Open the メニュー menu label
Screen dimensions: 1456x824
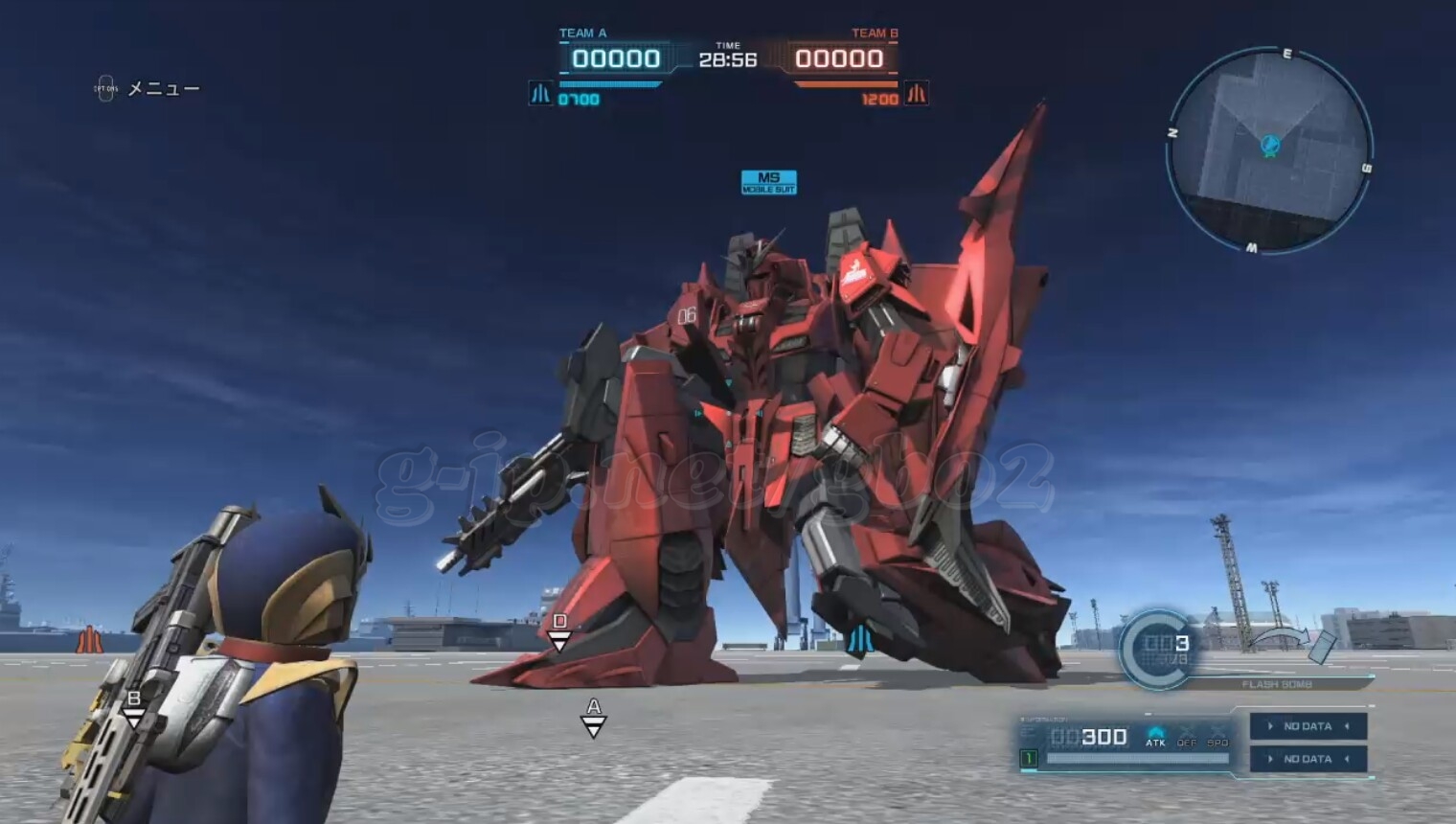tap(163, 89)
